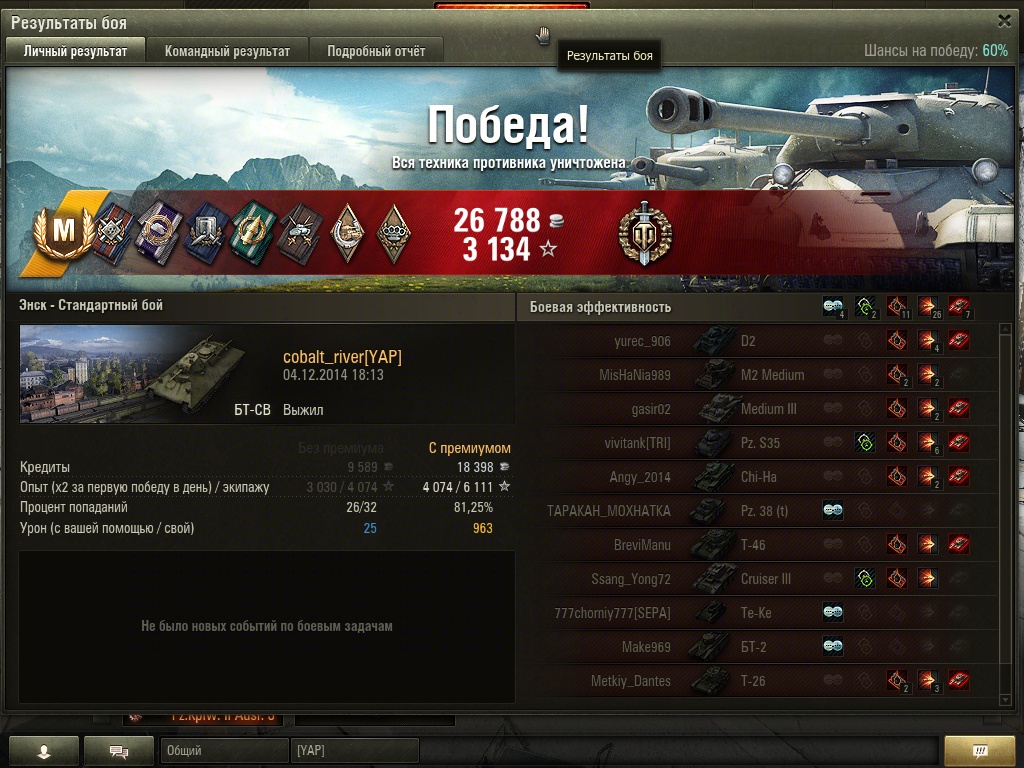Click the chat channels speech-bubble button
This screenshot has height=768, width=1024.
[118, 750]
